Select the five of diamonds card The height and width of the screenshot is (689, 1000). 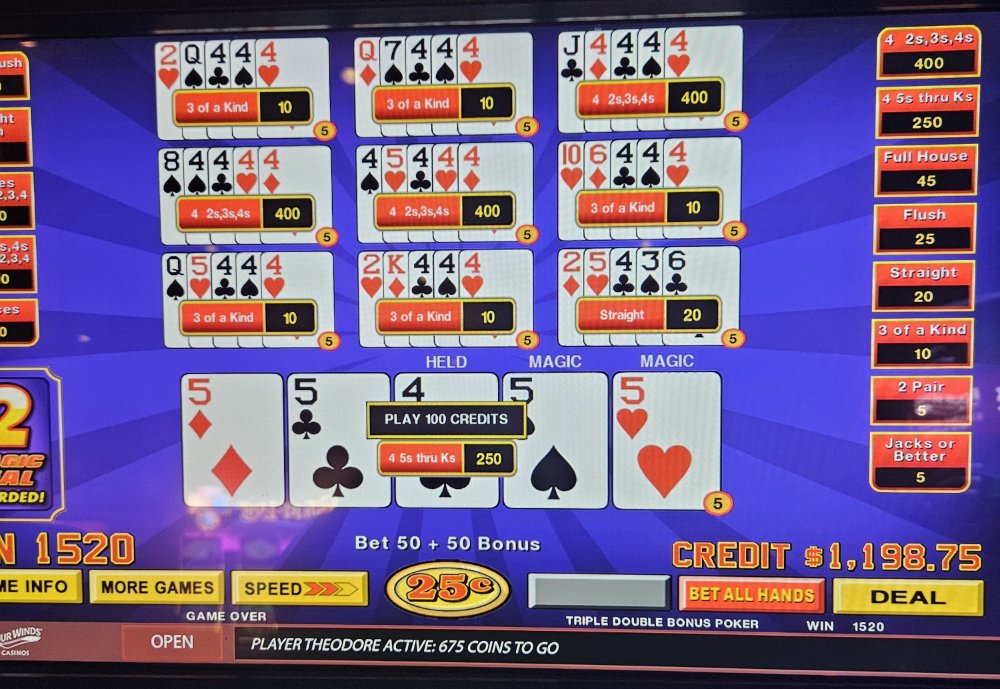click(x=232, y=440)
